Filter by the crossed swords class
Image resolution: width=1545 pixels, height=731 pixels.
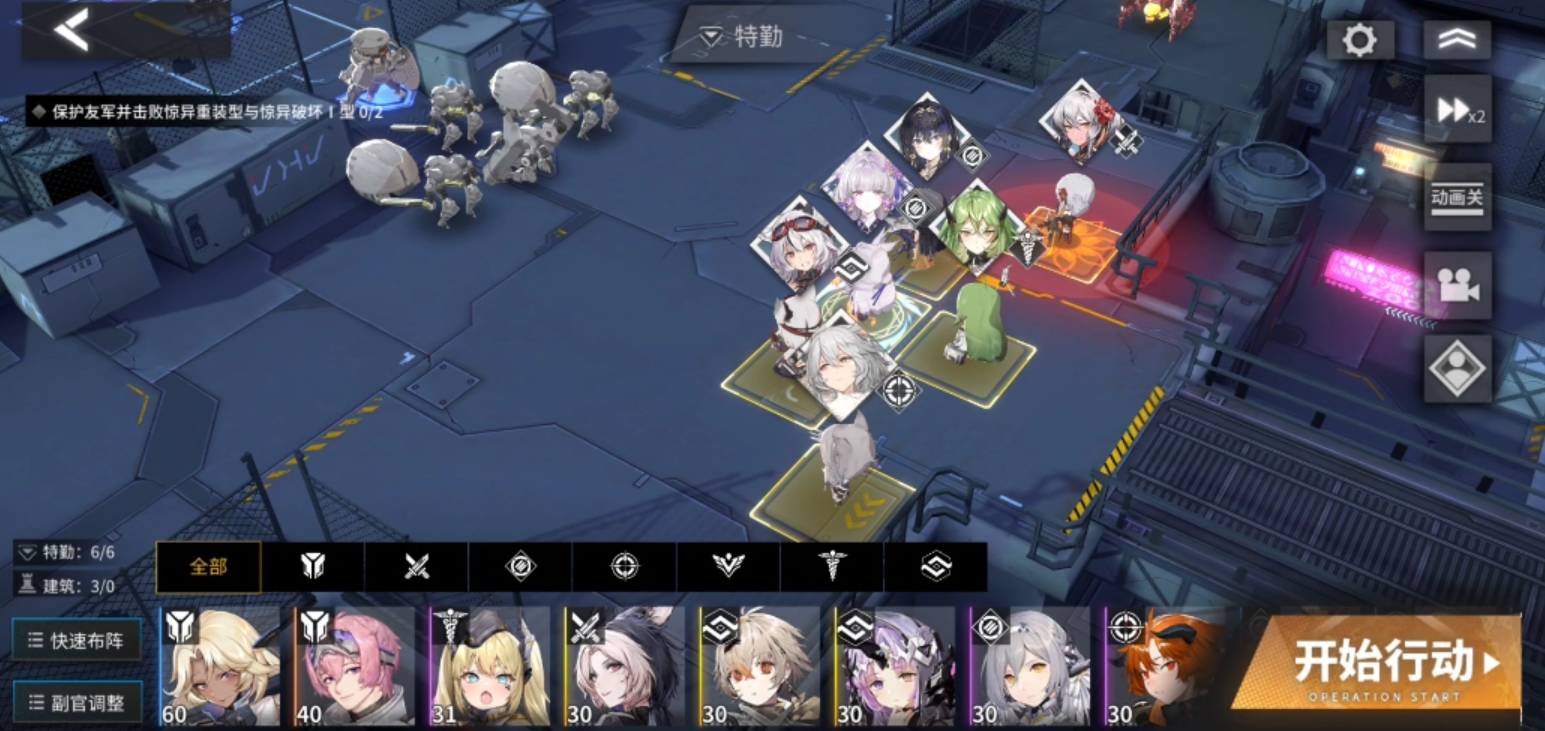pos(417,567)
